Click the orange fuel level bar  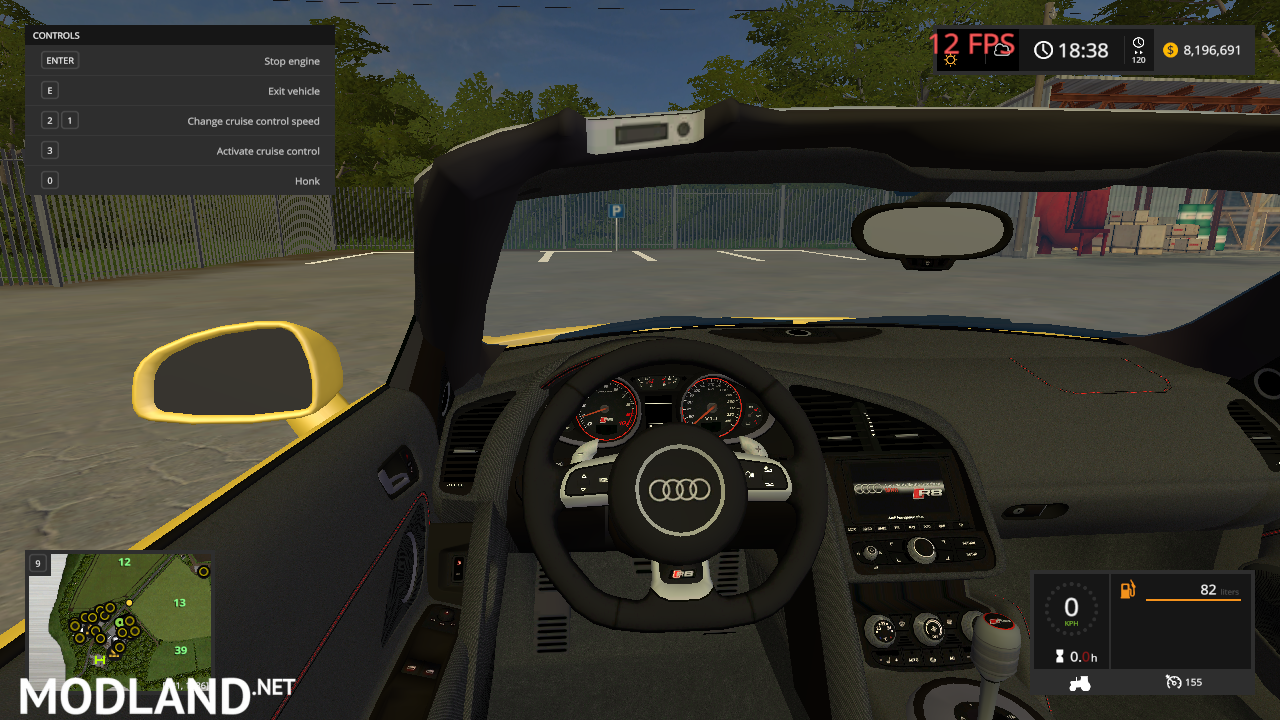[x=1193, y=600]
